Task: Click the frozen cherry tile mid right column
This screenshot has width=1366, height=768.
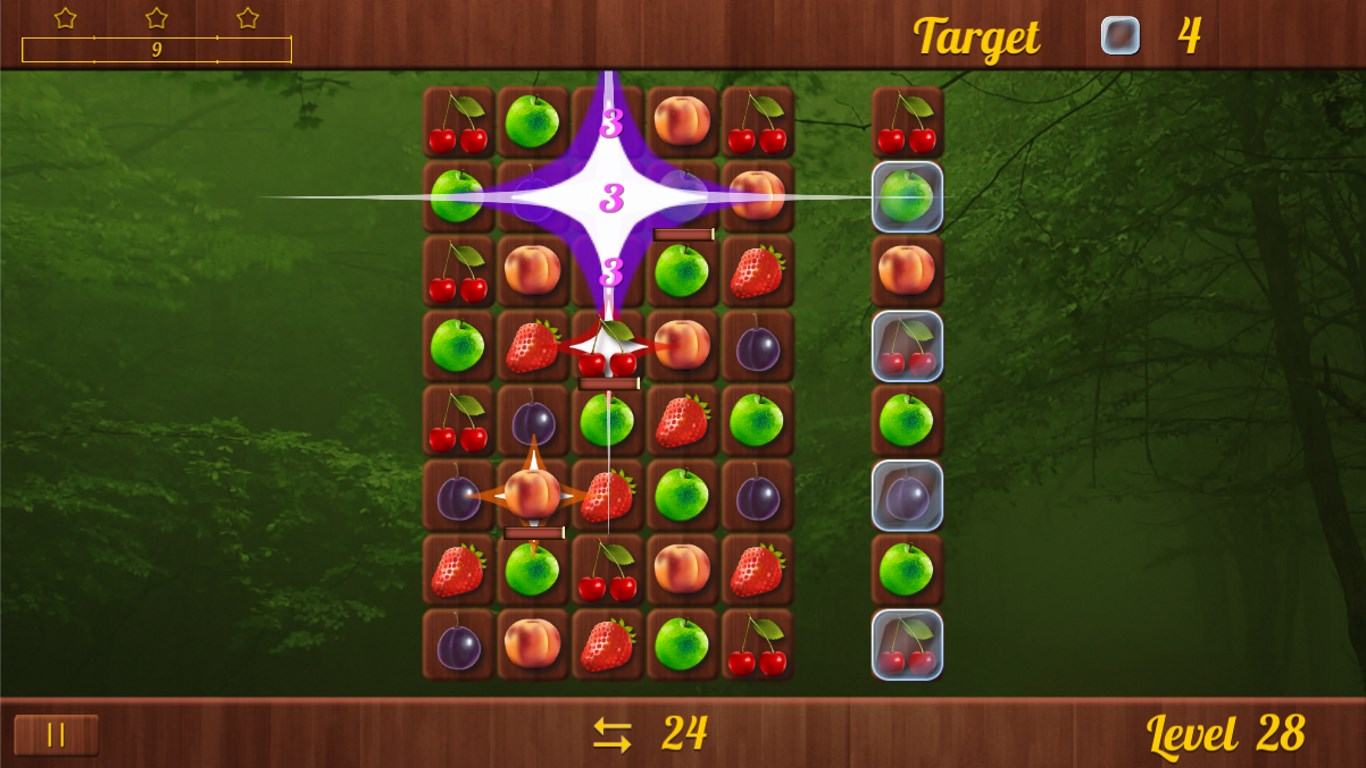Action: point(907,345)
